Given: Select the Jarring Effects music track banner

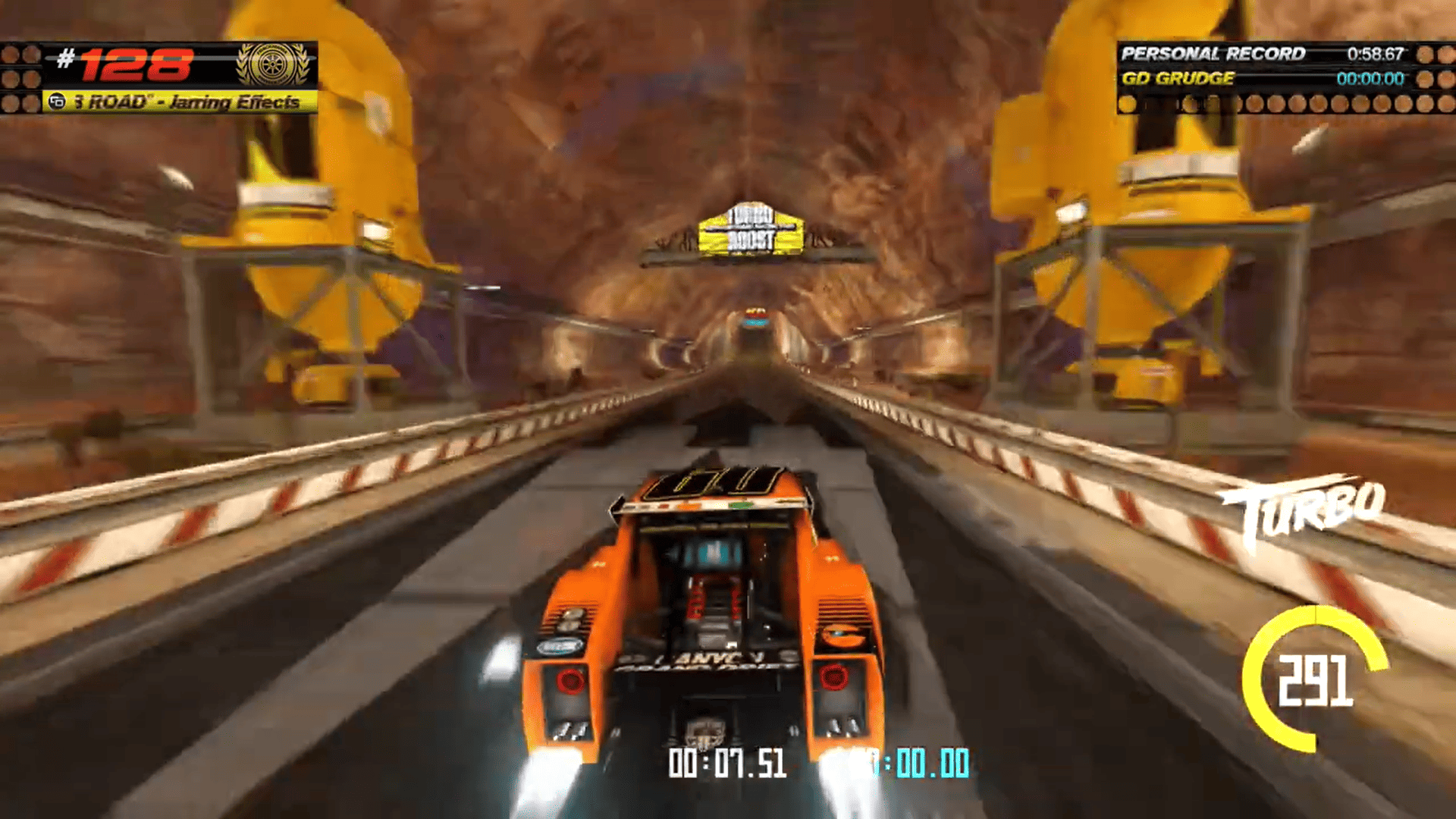Looking at the screenshot, I should (x=180, y=102).
